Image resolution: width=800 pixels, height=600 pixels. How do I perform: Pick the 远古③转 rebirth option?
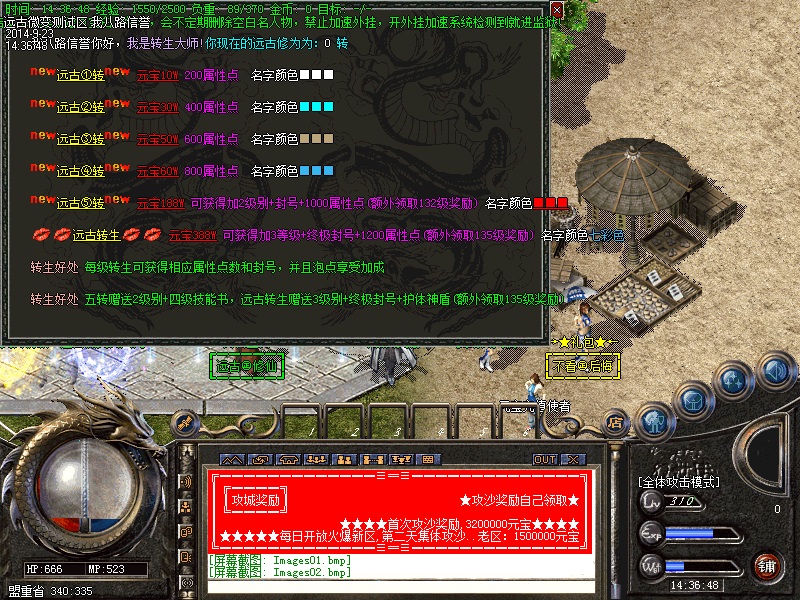pyautogui.click(x=81, y=139)
